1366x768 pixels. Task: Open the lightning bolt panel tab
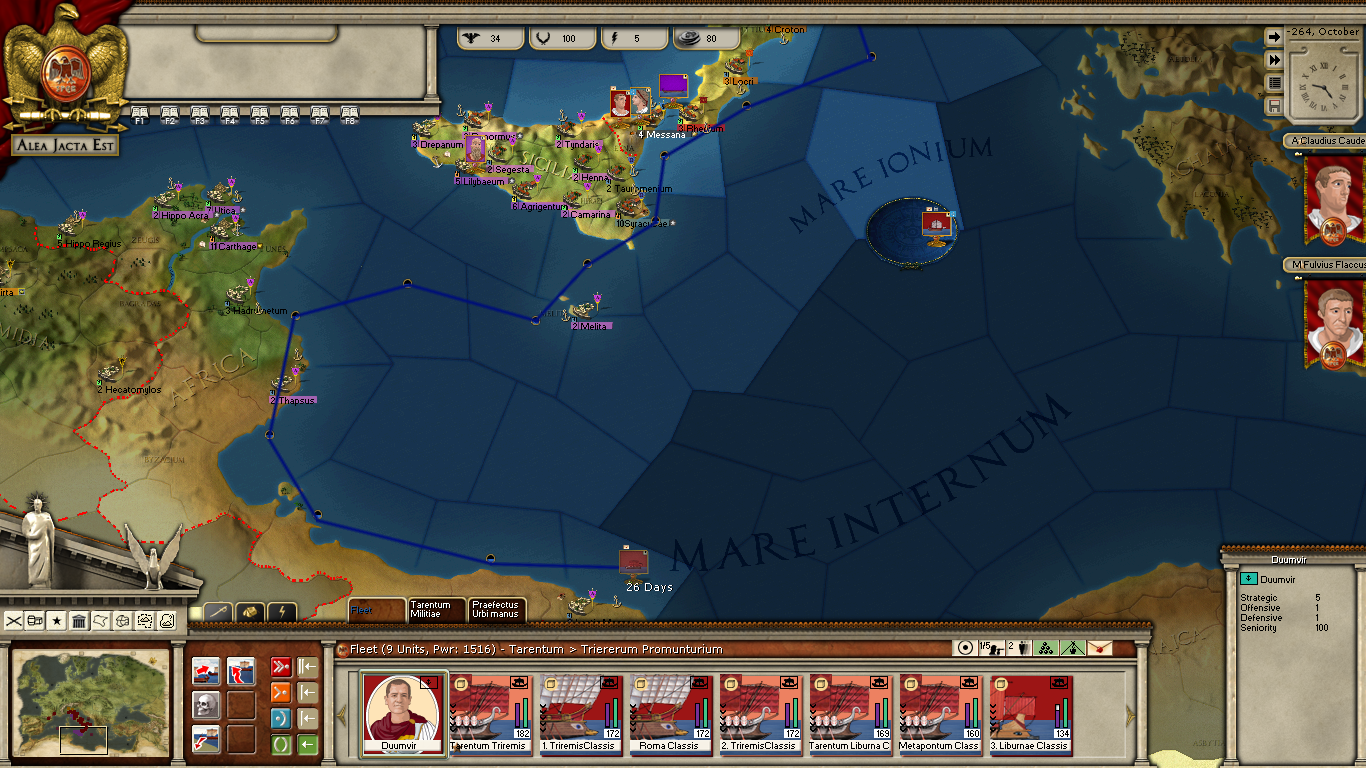coord(282,611)
